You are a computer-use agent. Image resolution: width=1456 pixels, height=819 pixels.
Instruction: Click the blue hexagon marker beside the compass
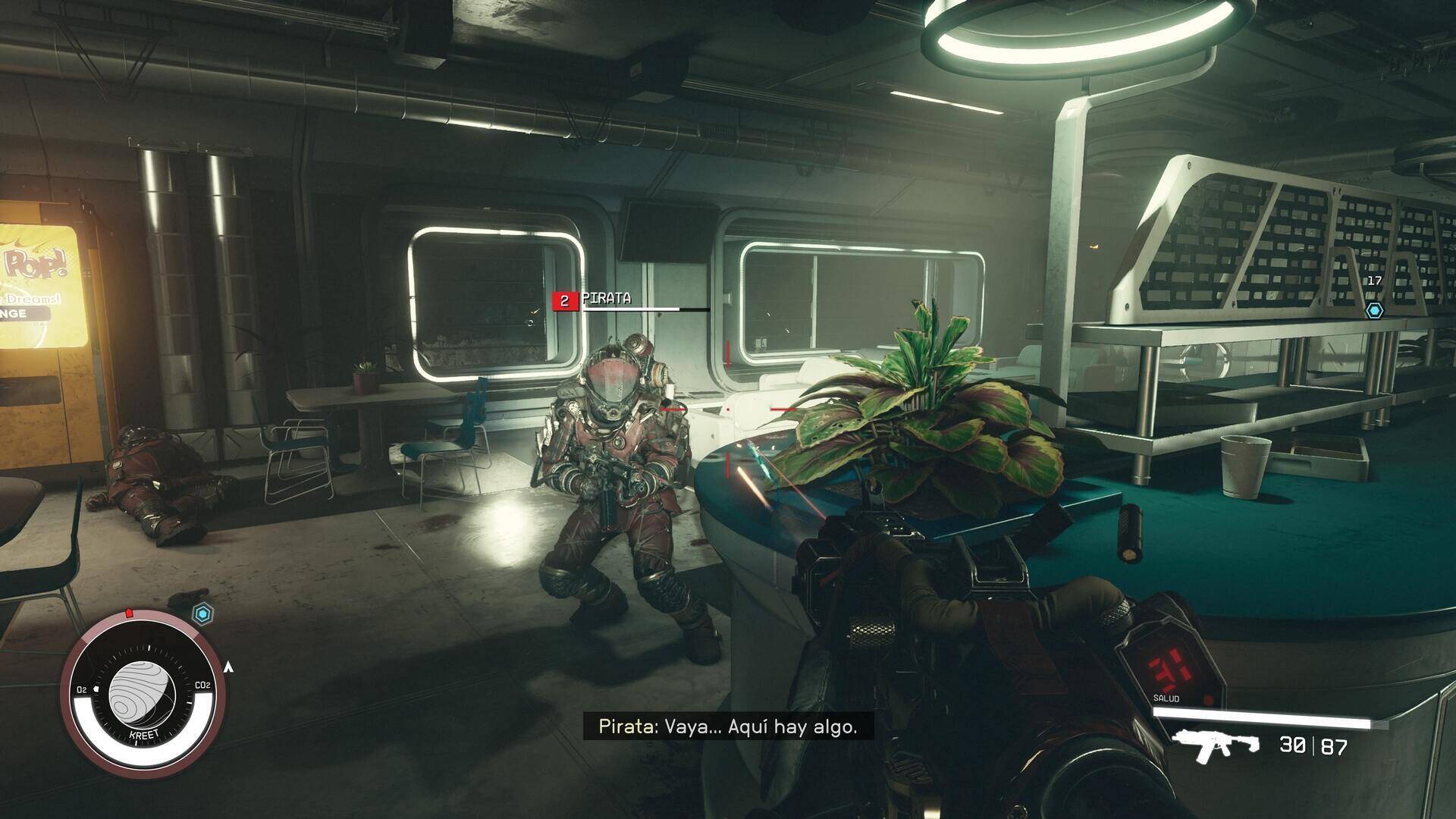pos(202,613)
